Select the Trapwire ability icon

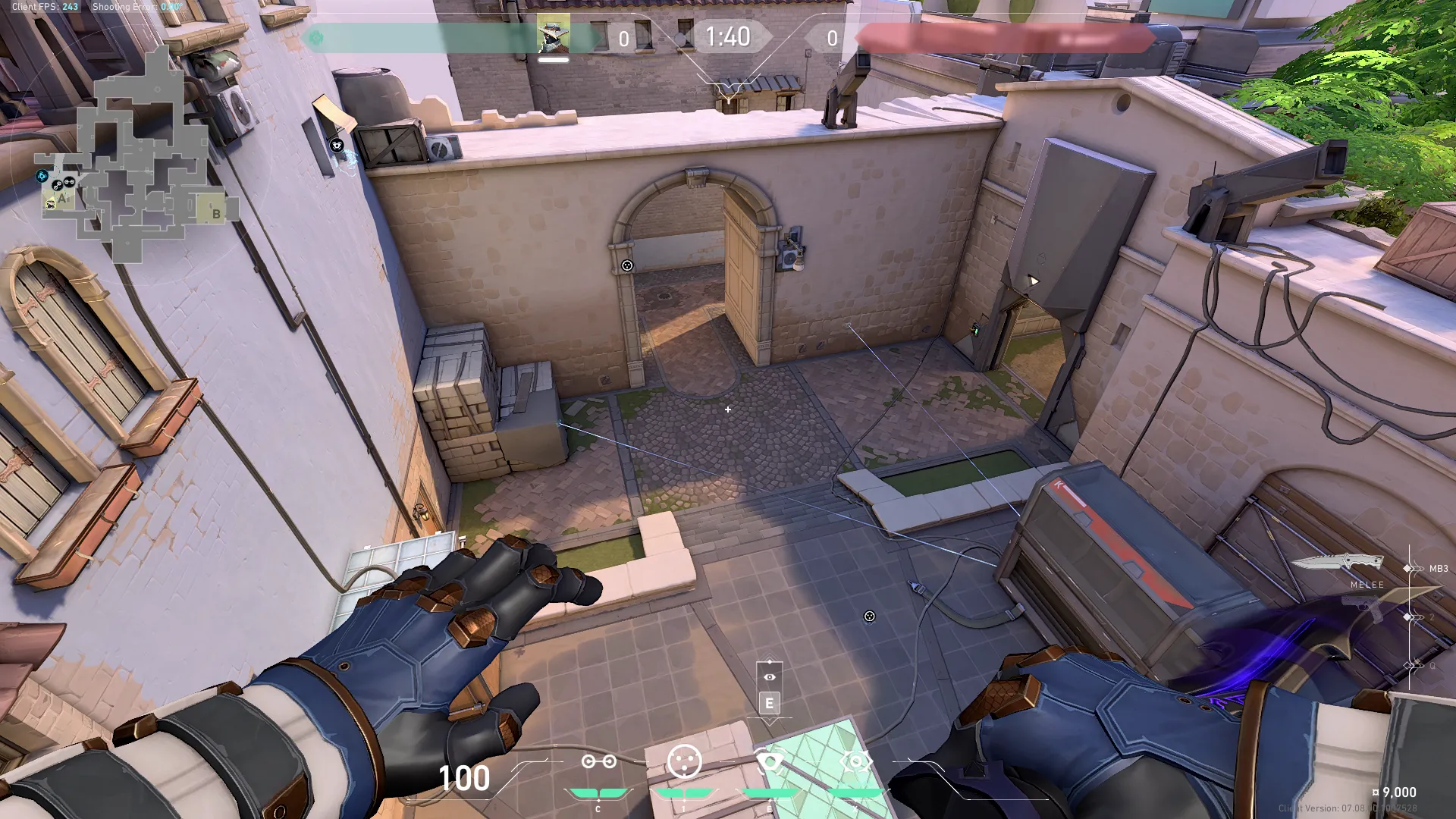coord(598,761)
